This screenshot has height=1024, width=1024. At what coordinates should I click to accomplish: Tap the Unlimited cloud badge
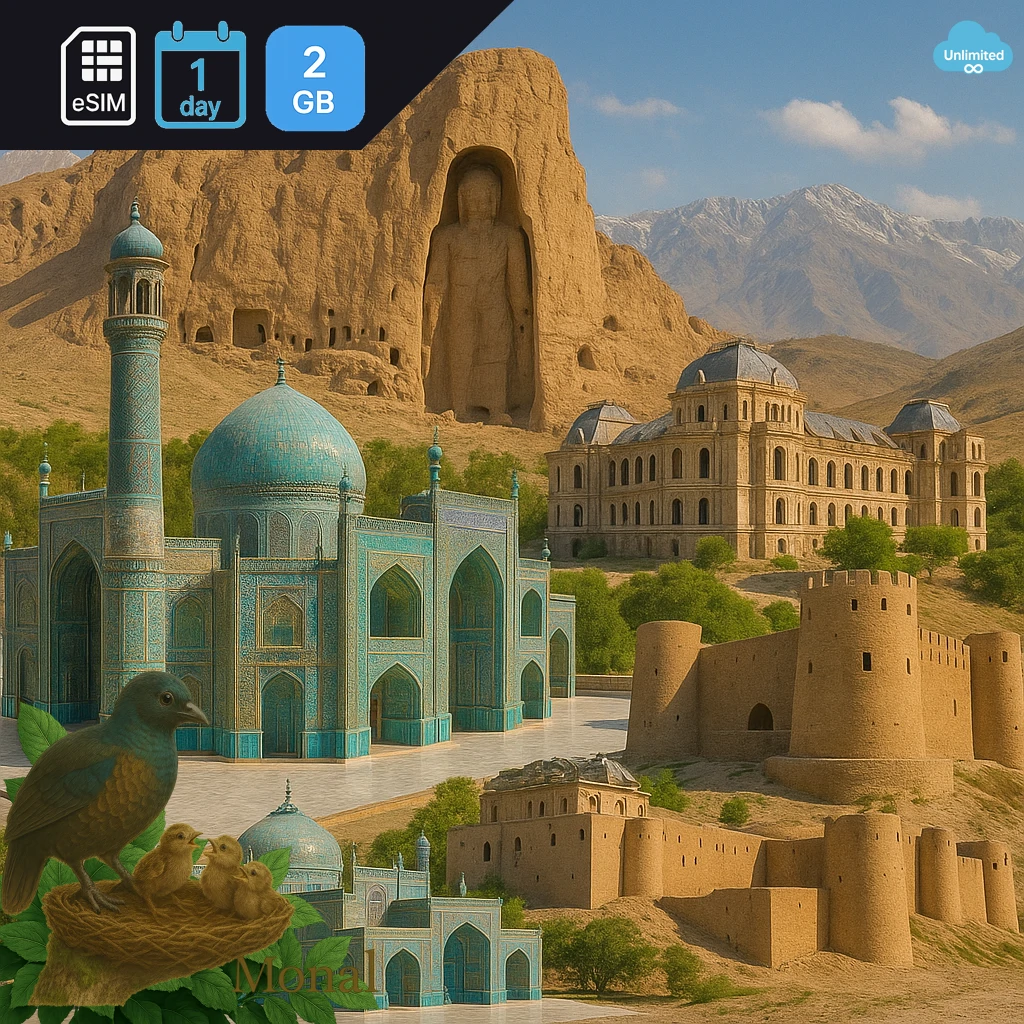pos(971,50)
